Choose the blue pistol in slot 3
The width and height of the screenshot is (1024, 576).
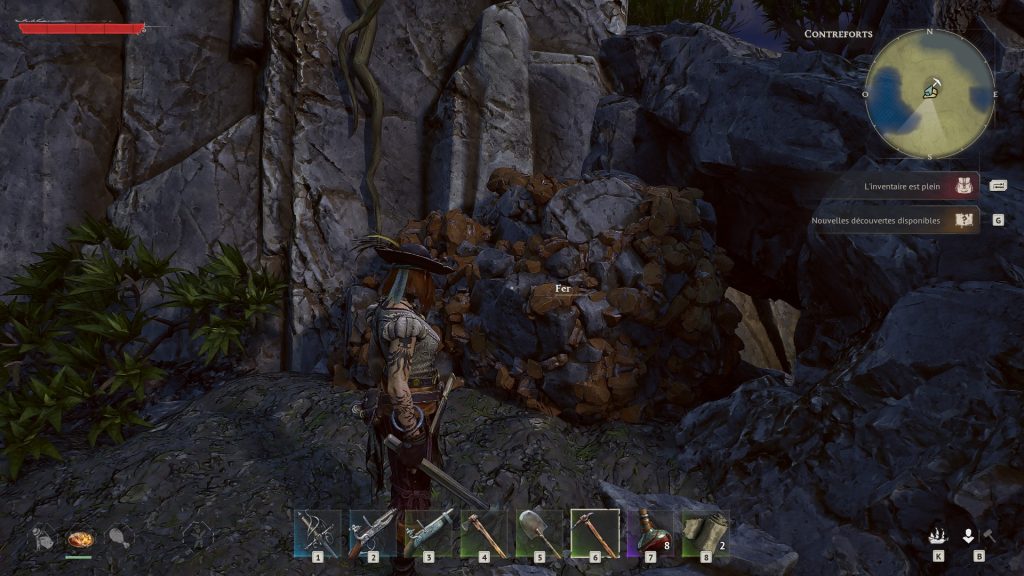[428, 532]
